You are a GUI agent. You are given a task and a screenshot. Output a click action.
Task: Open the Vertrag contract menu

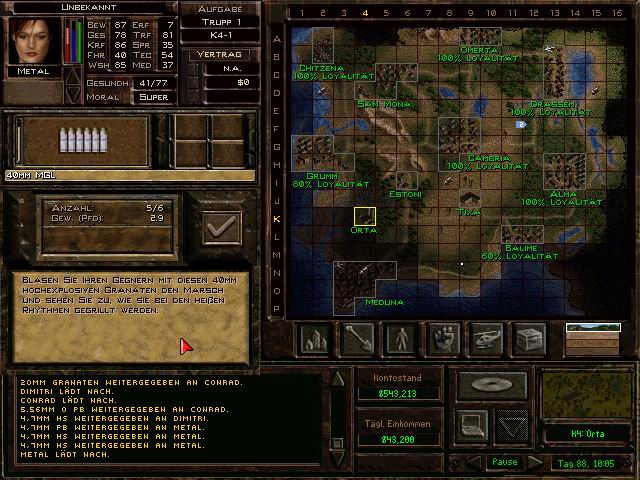pos(221,56)
